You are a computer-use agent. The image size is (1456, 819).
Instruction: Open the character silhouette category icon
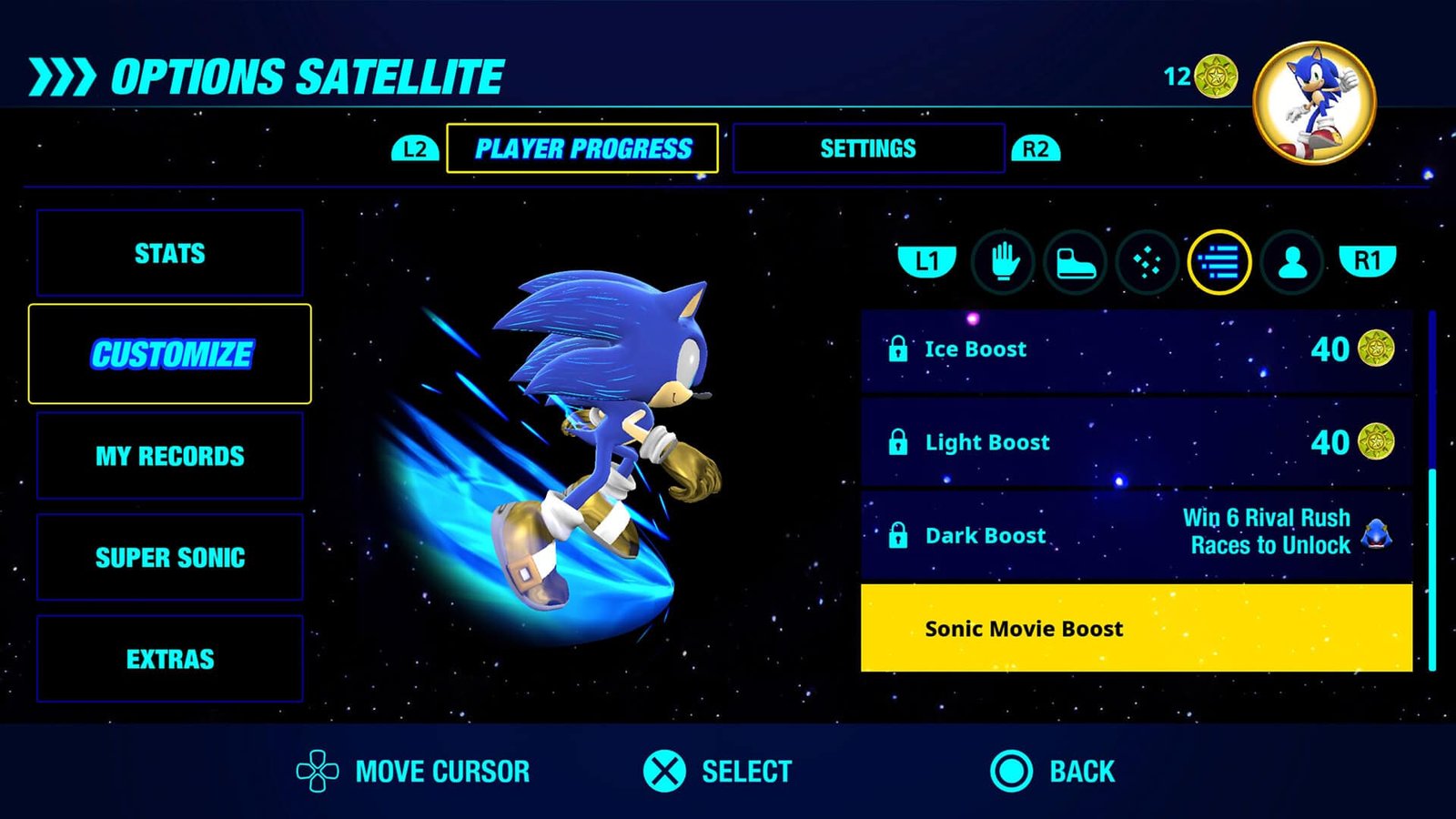point(1292,263)
